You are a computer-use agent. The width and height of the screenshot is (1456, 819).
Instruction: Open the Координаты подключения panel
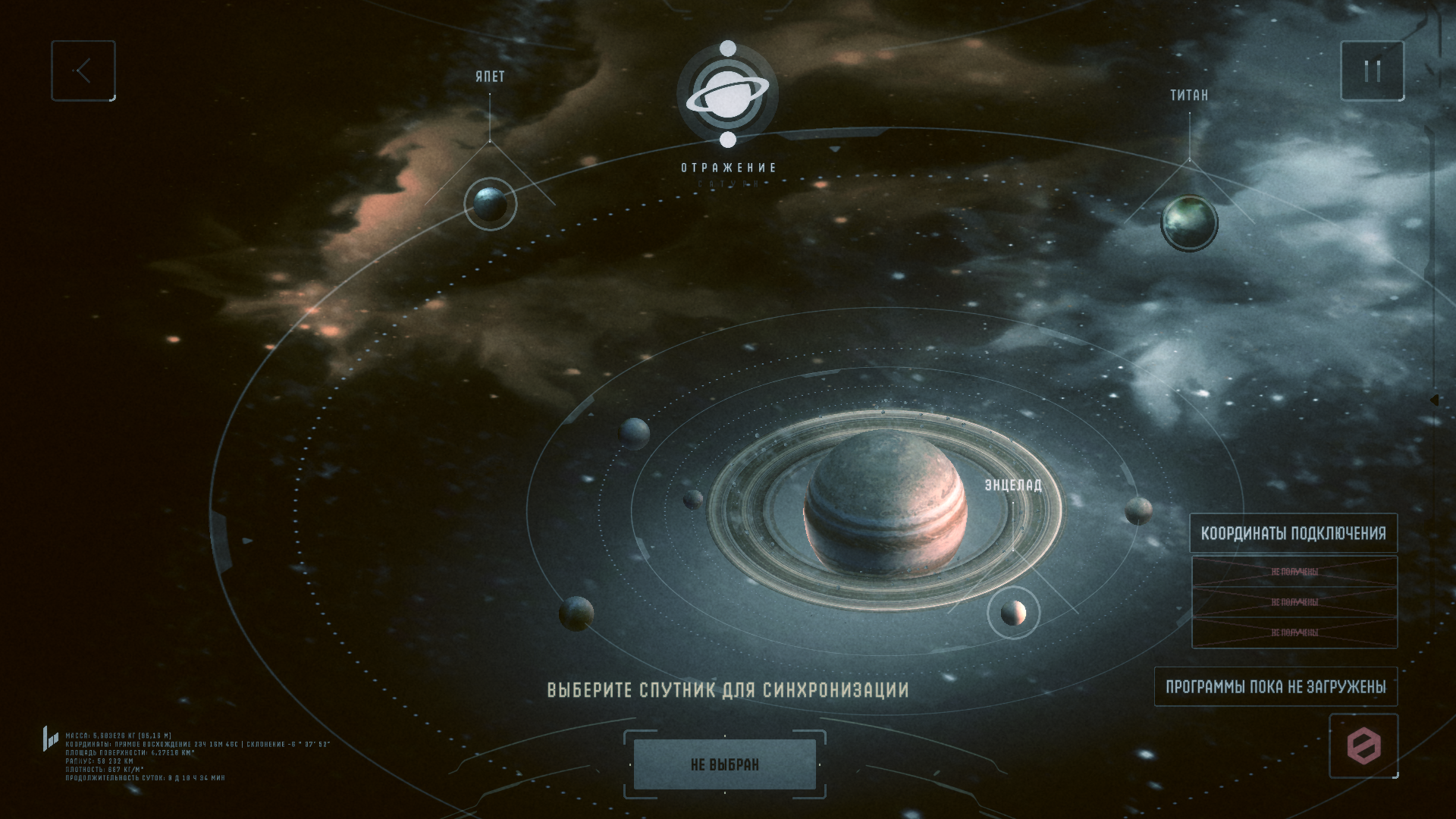[x=1293, y=533]
